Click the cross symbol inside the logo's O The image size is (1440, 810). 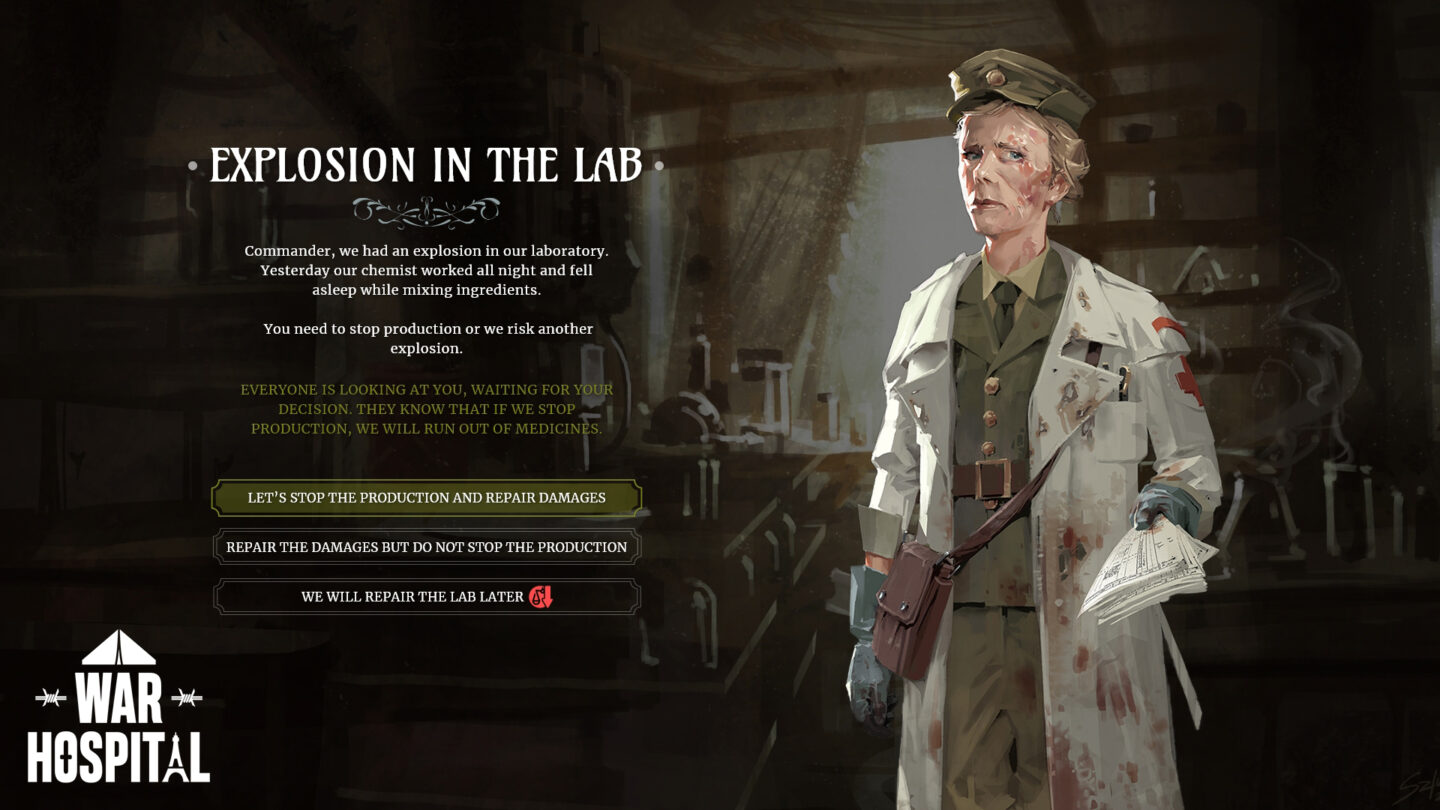[65, 758]
